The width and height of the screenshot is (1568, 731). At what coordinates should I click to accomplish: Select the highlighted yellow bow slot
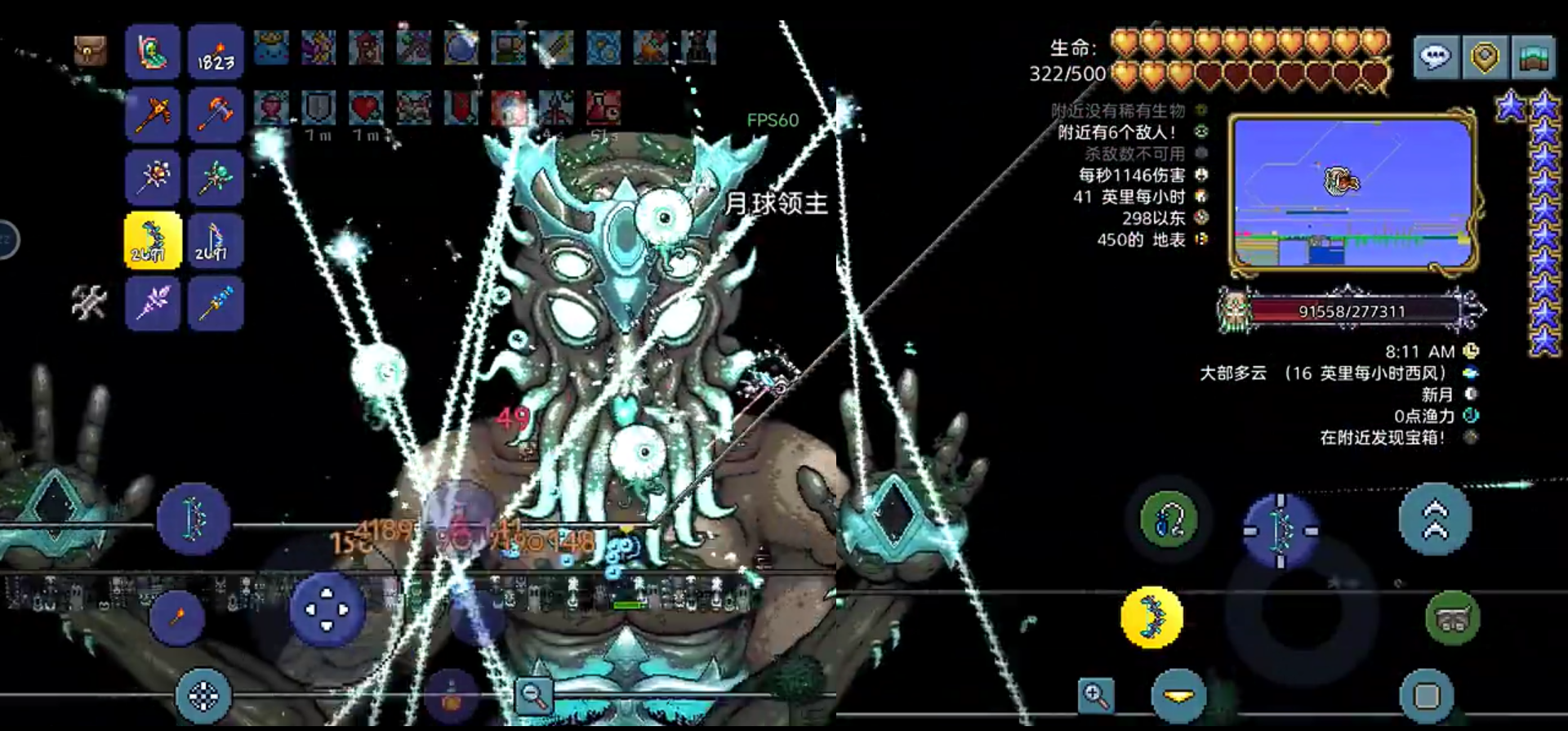tap(153, 241)
